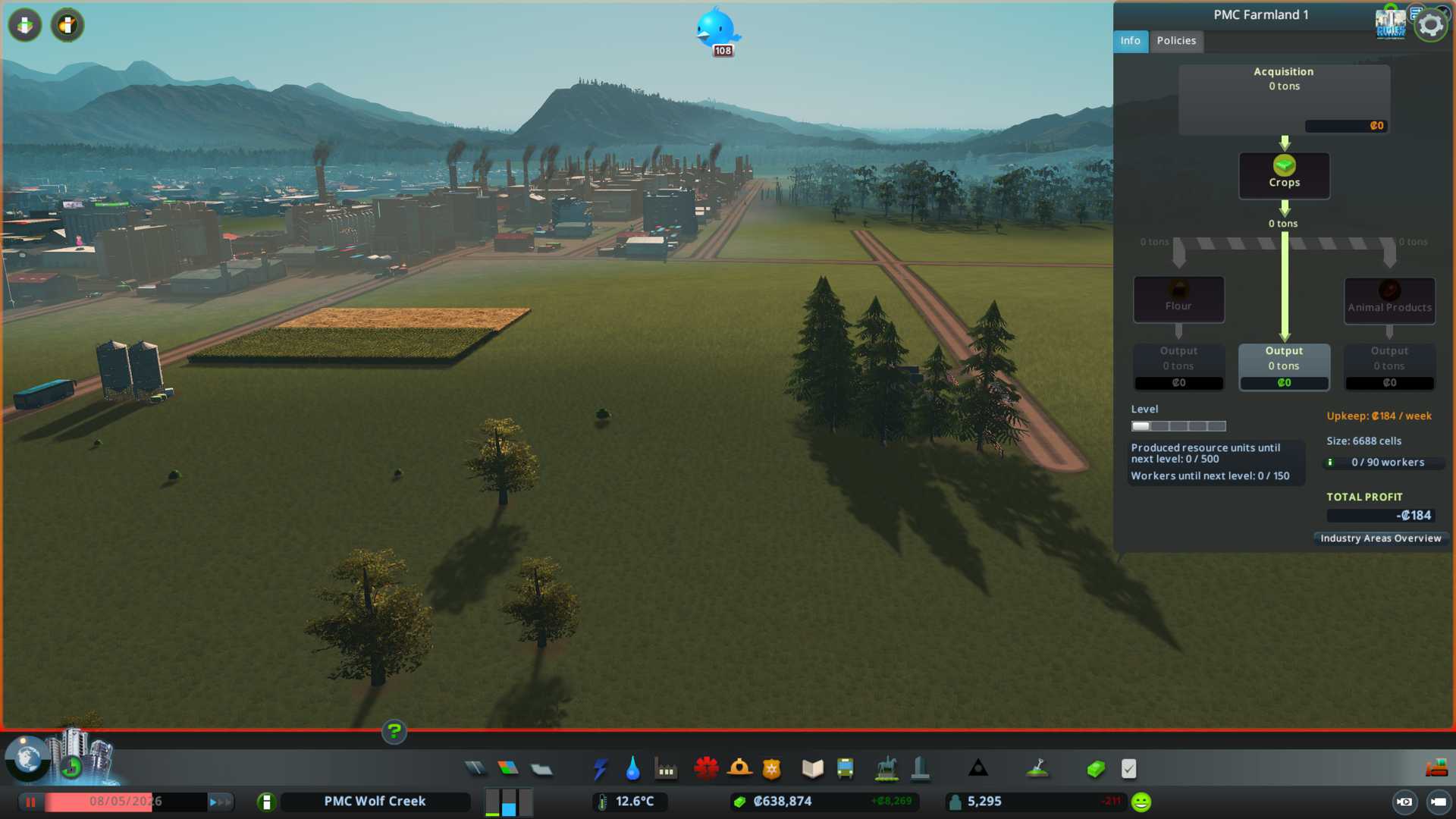
Task: Open the bulldozer tool
Action: (x=1436, y=769)
